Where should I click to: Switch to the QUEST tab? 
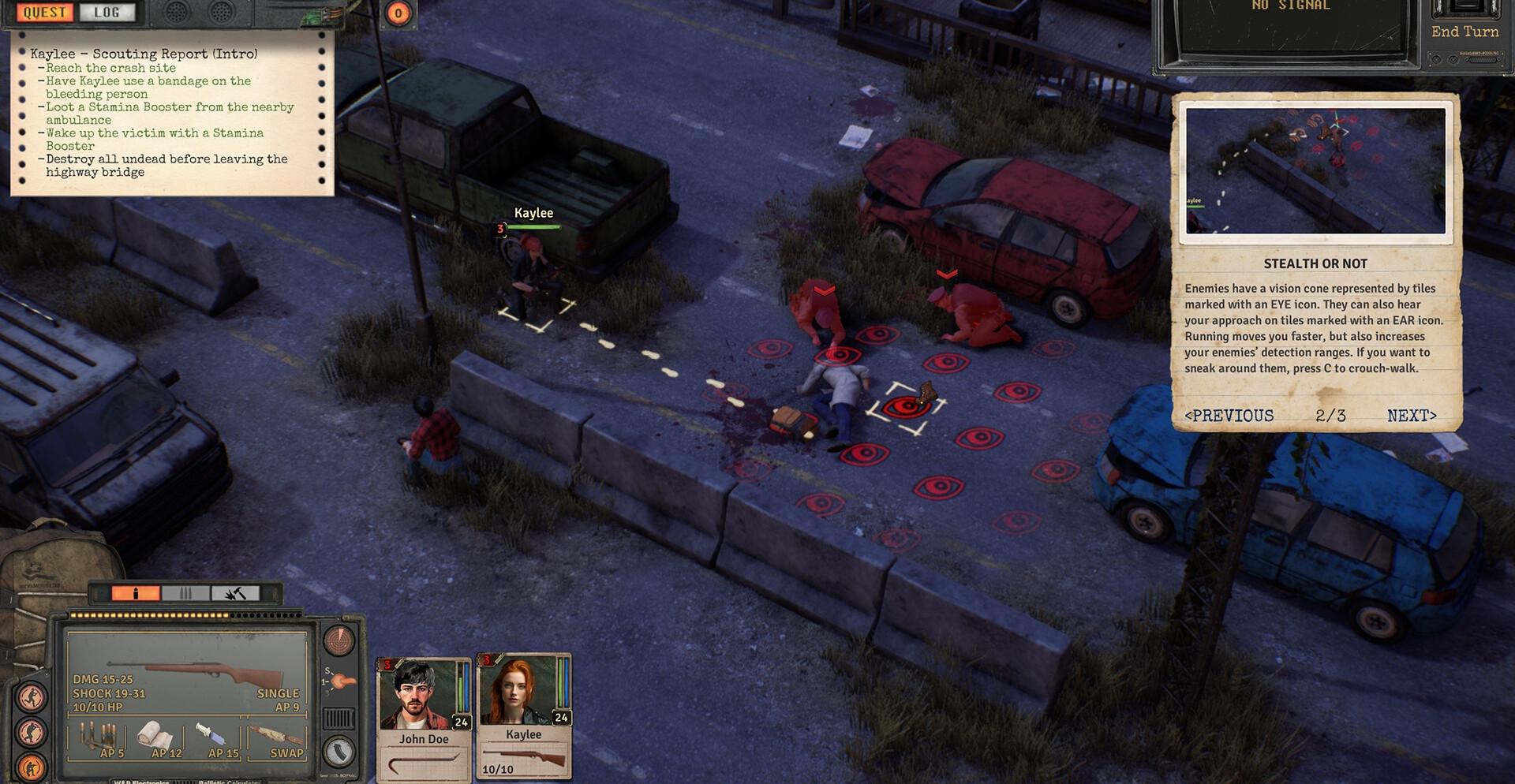pos(45,13)
